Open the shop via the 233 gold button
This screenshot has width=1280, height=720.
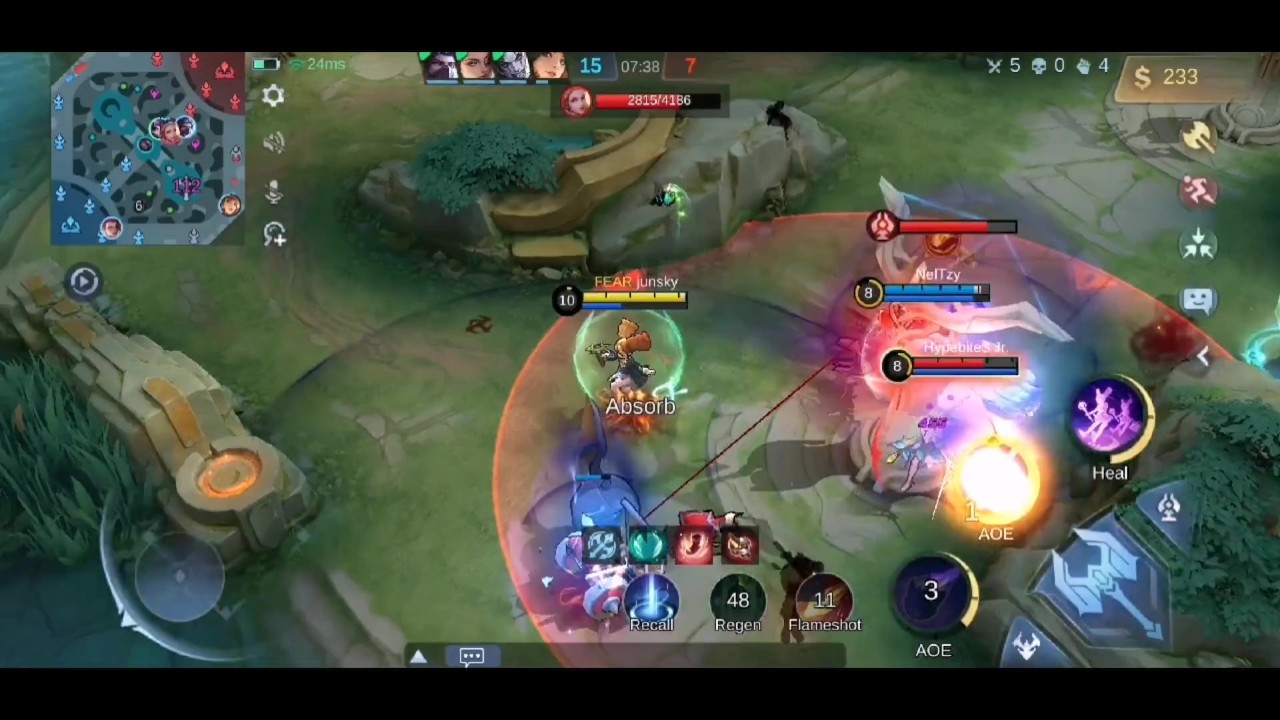1166,78
